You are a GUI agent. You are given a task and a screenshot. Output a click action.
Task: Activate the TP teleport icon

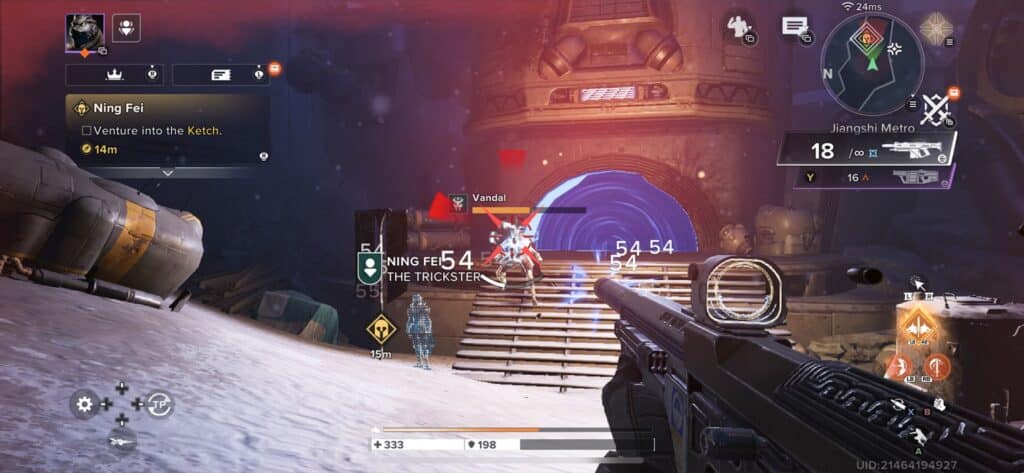(x=159, y=403)
